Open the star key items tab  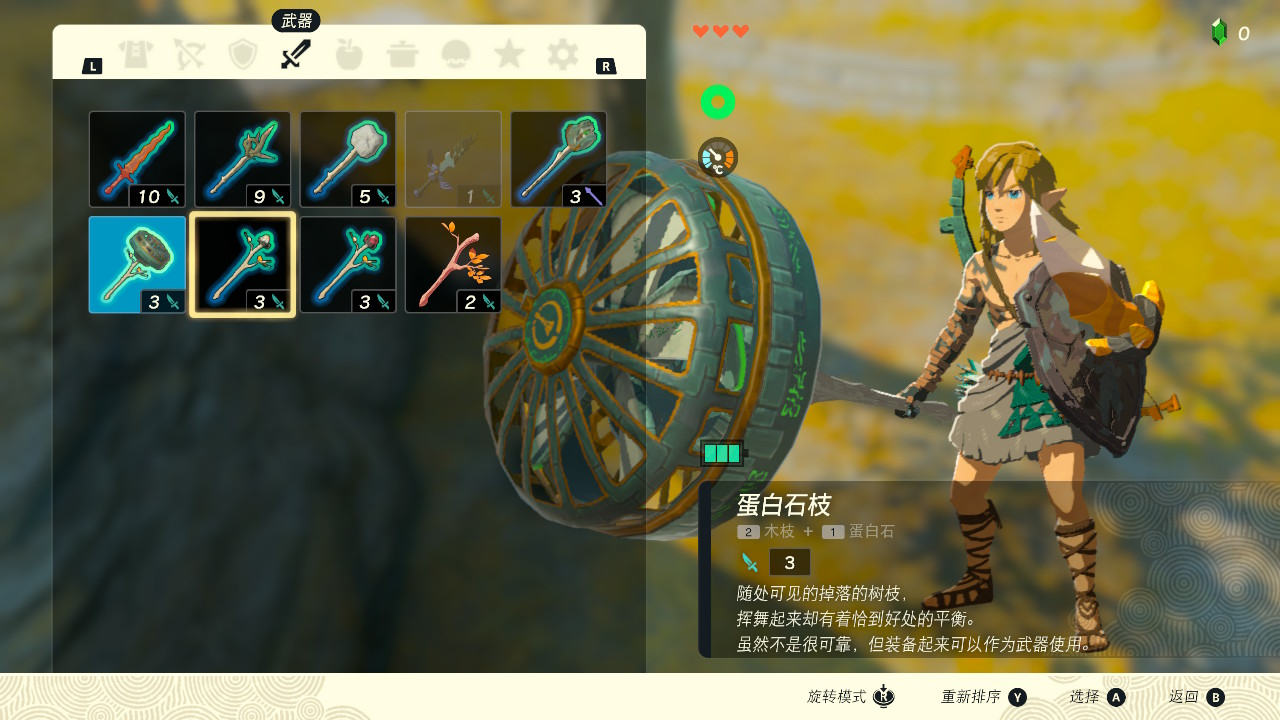click(509, 54)
